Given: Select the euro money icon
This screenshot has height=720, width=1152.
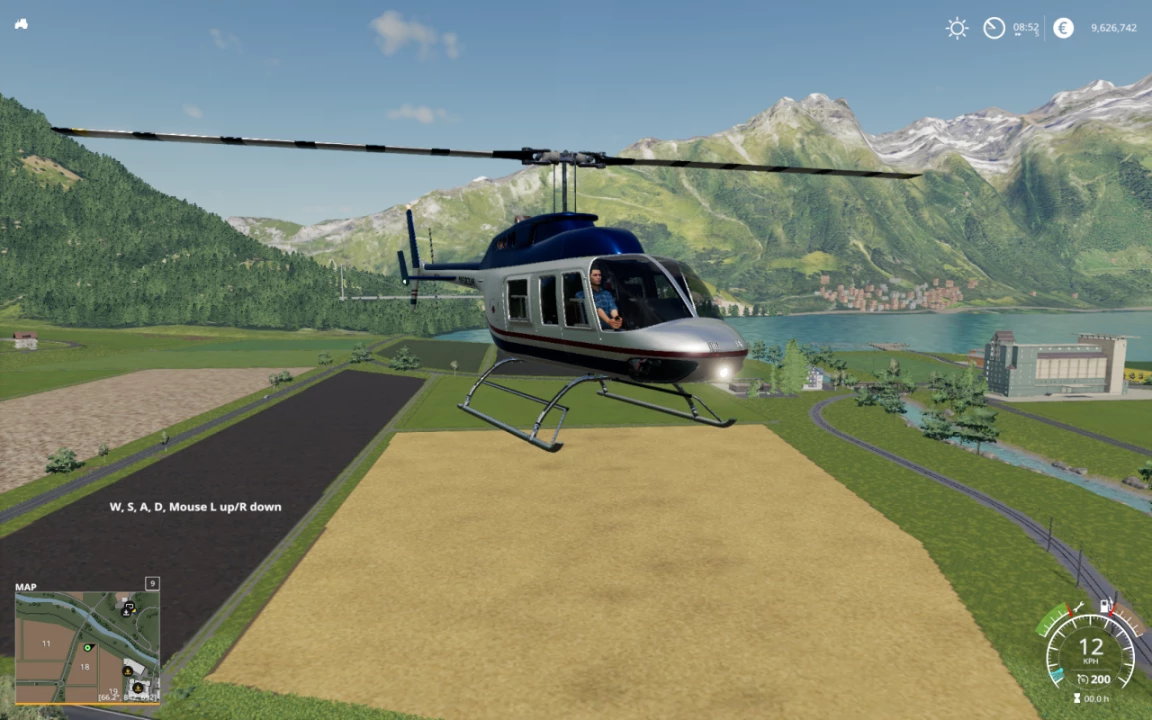Looking at the screenshot, I should 1063,28.
